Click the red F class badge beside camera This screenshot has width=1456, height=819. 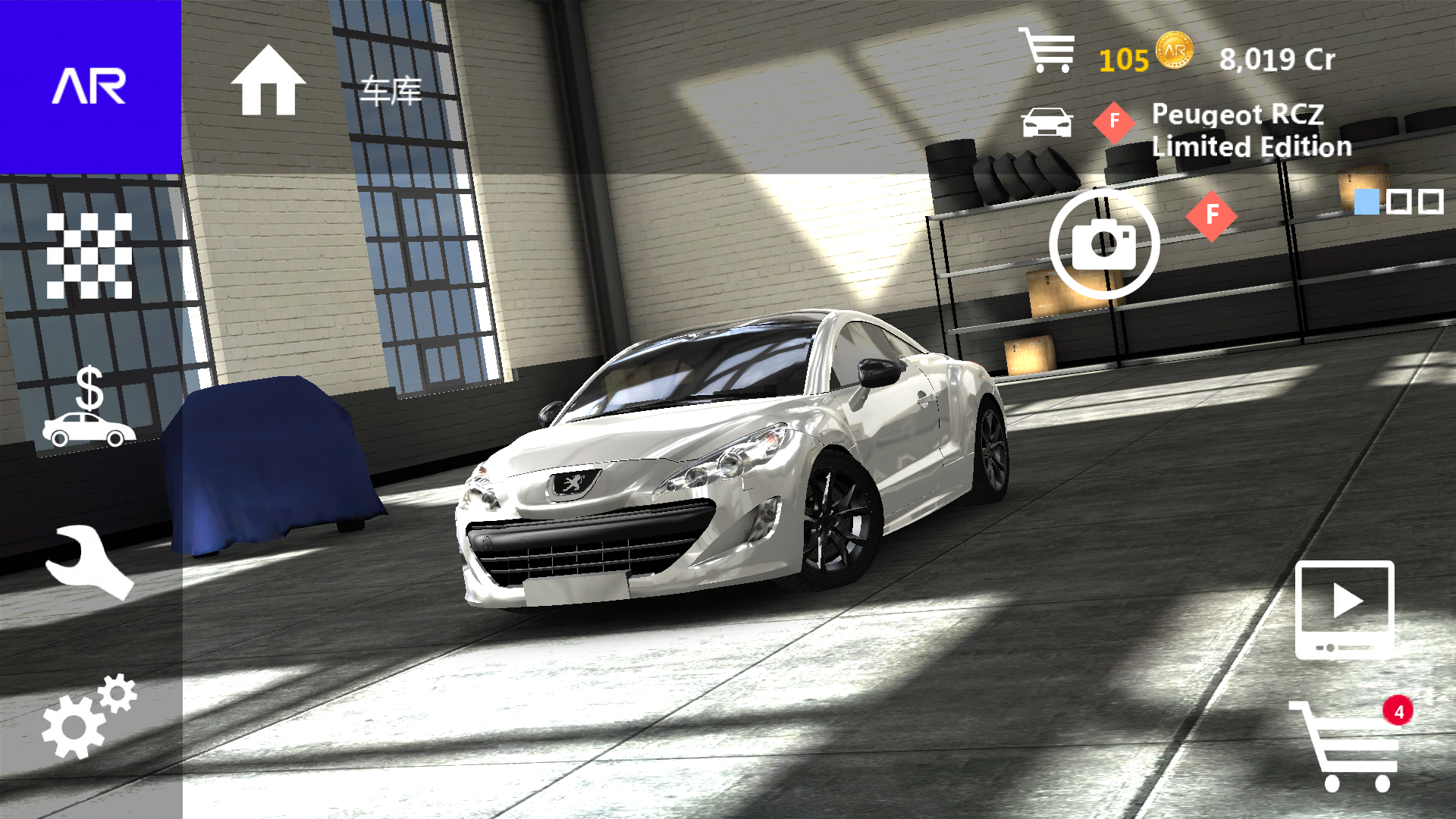tap(1211, 217)
